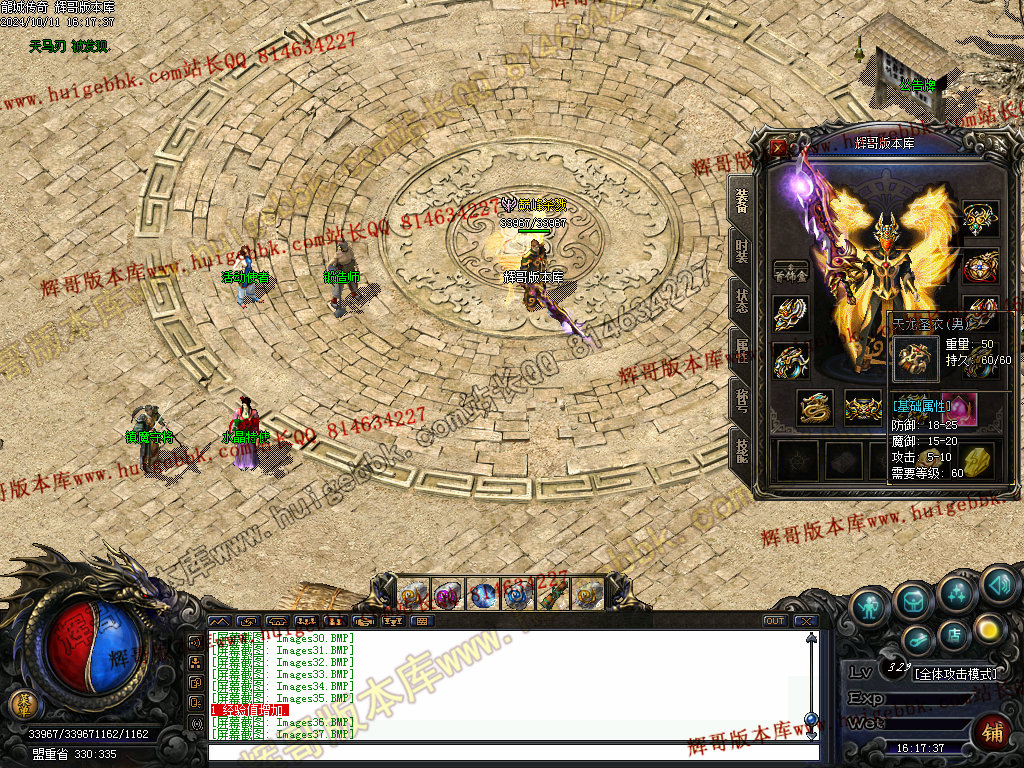1024x768 pixels.
Task: Select the 属性 attributes tab
Action: (741, 350)
